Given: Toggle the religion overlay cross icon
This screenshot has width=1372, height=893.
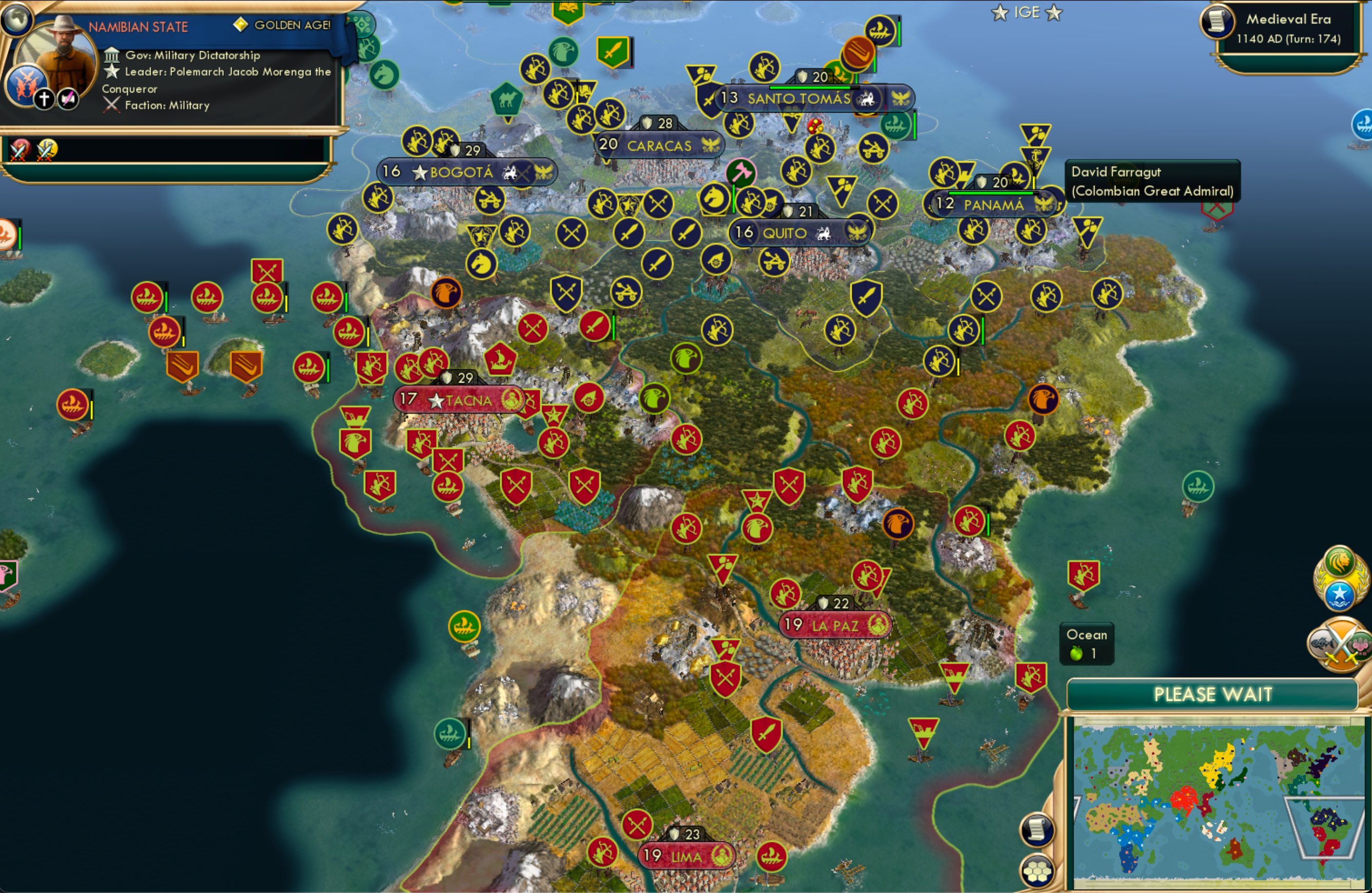Looking at the screenshot, I should click(43, 98).
